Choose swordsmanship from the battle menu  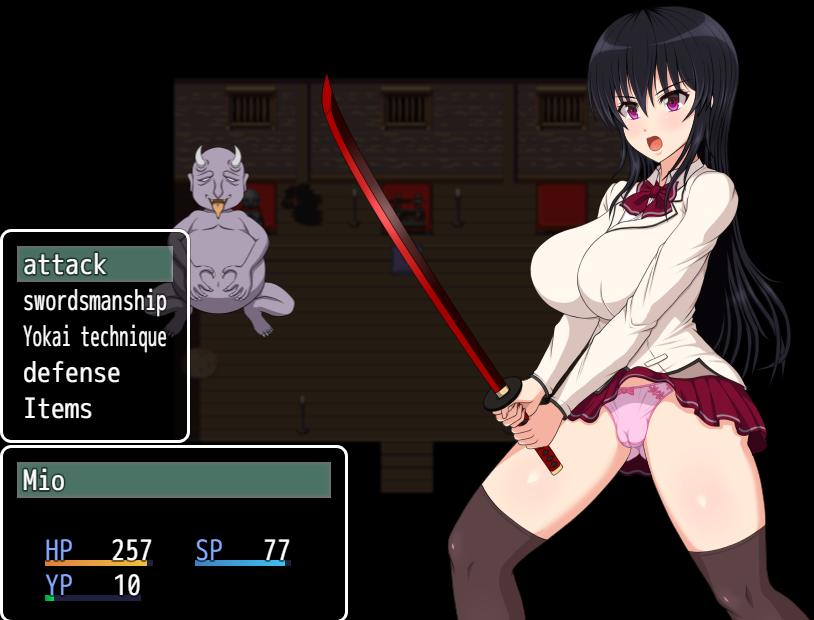94,301
